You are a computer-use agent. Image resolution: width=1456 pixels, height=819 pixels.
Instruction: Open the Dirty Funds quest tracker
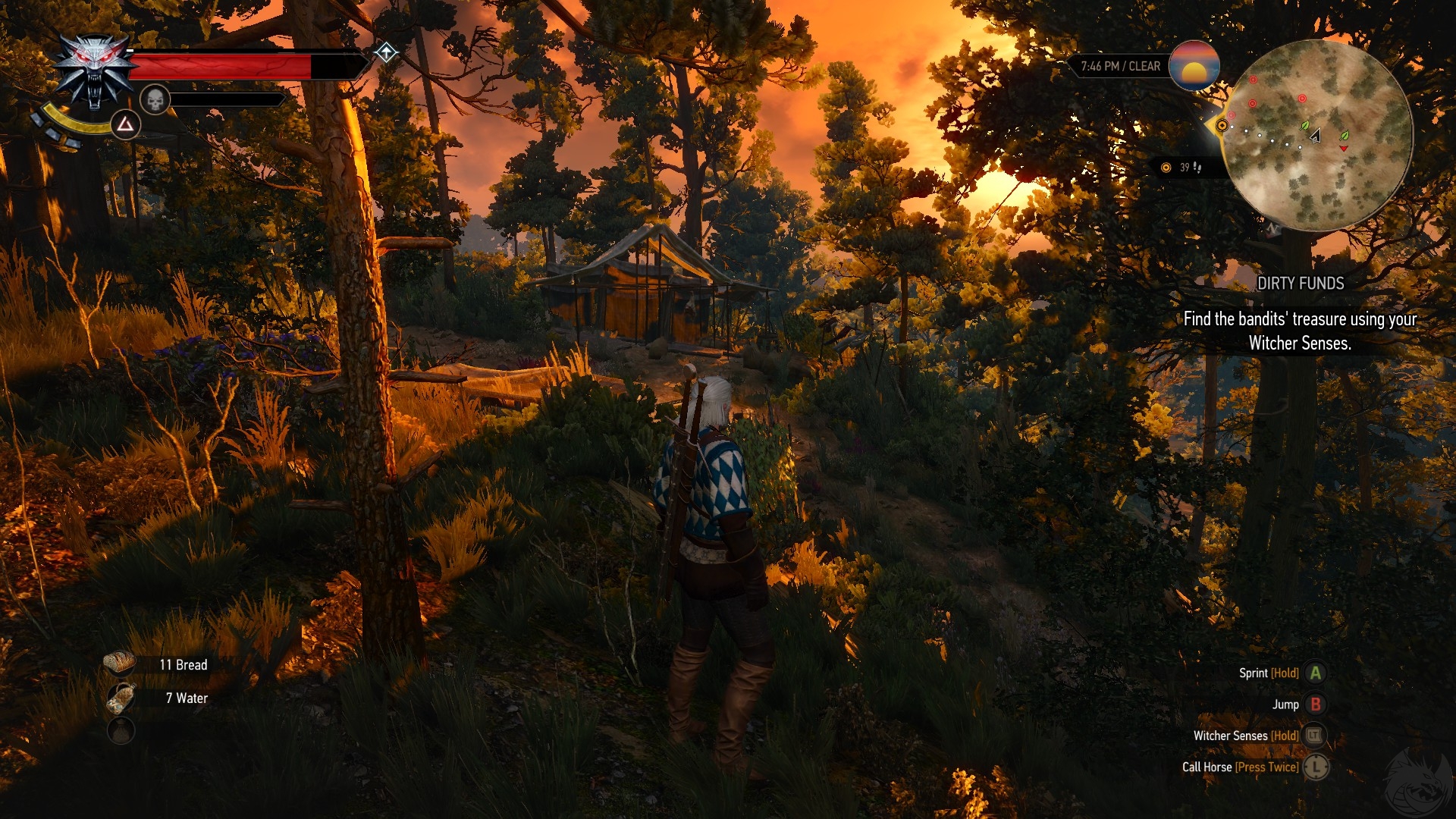pyautogui.click(x=1300, y=284)
